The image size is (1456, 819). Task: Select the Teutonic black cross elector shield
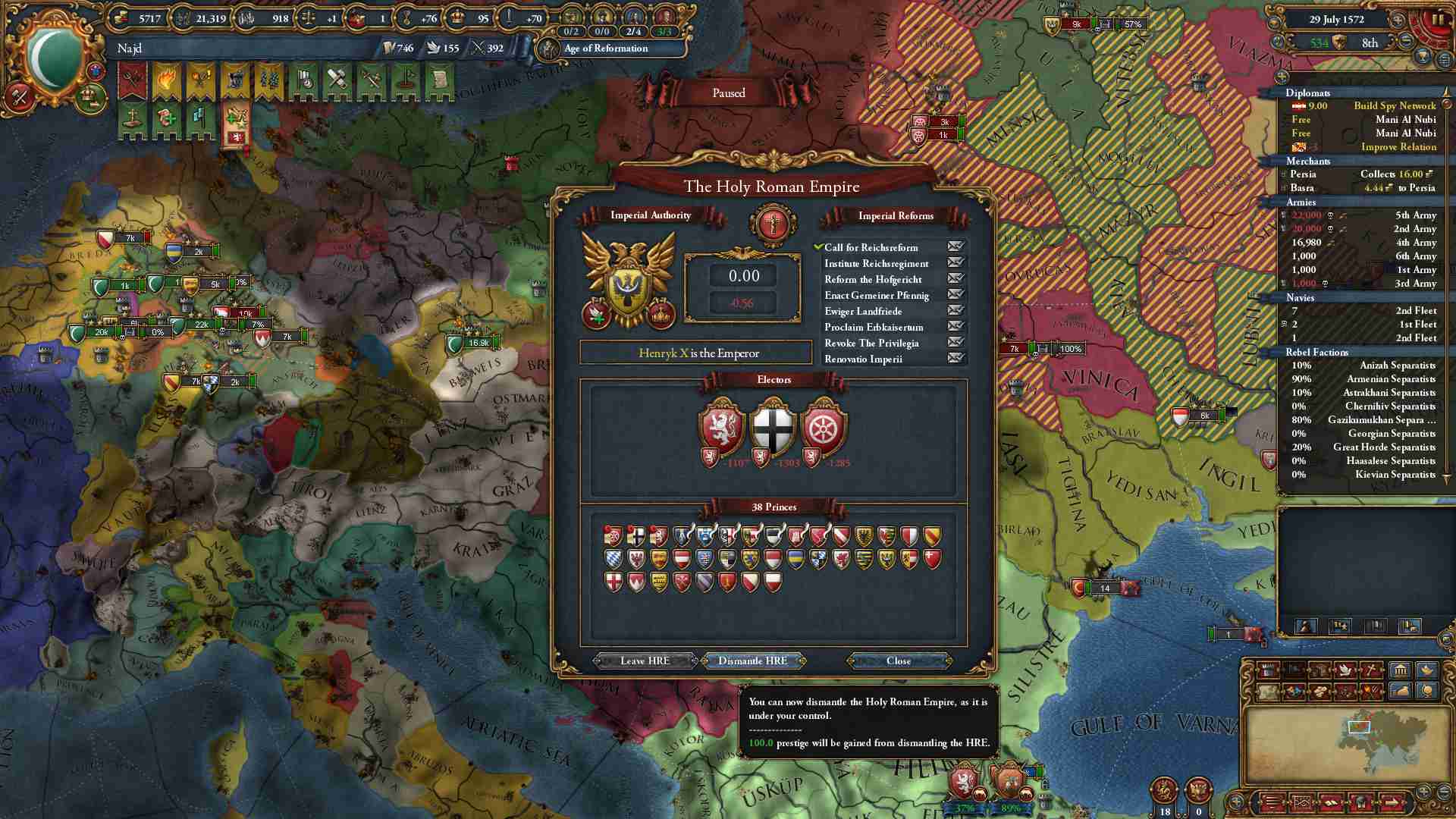pos(772,427)
